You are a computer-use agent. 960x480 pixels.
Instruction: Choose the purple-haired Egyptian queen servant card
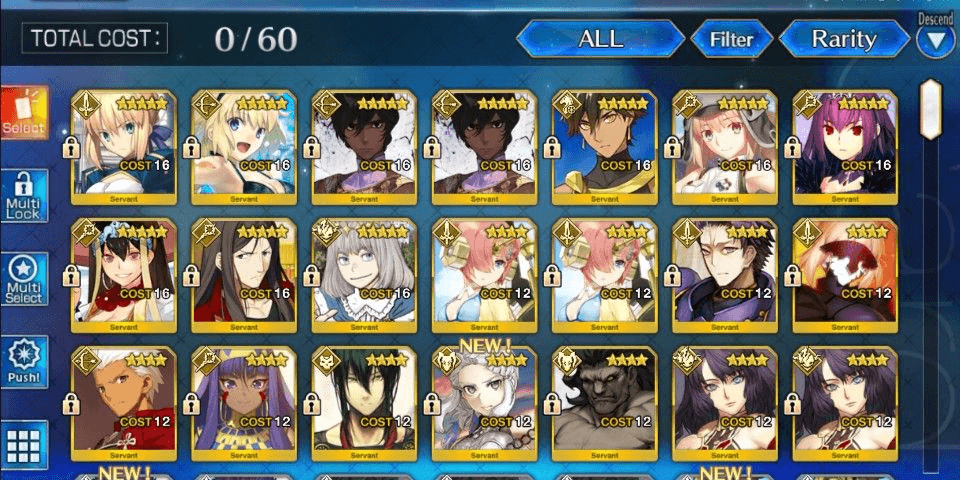(x=245, y=400)
